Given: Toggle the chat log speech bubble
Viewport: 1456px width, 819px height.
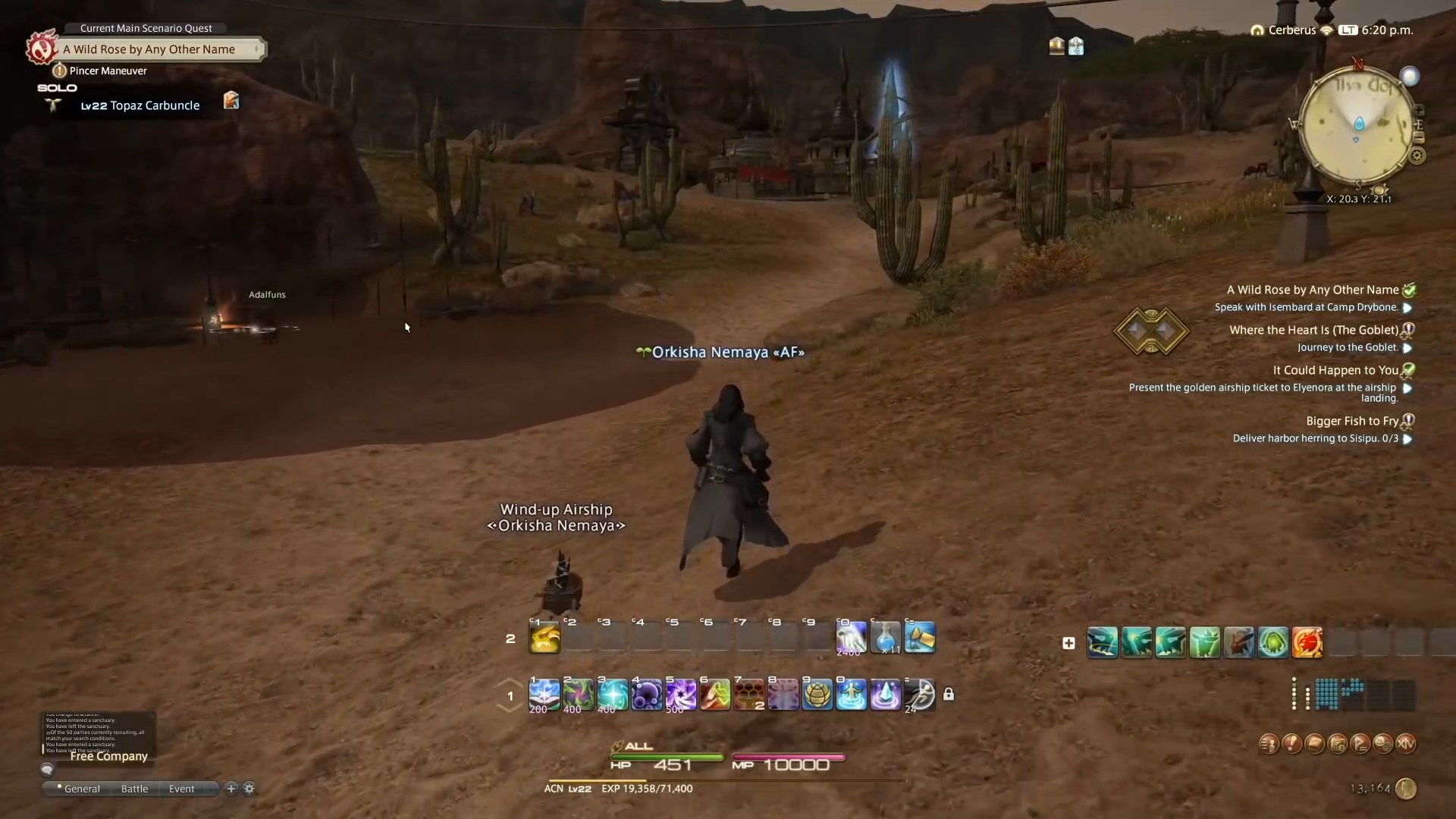Looking at the screenshot, I should tap(47, 769).
